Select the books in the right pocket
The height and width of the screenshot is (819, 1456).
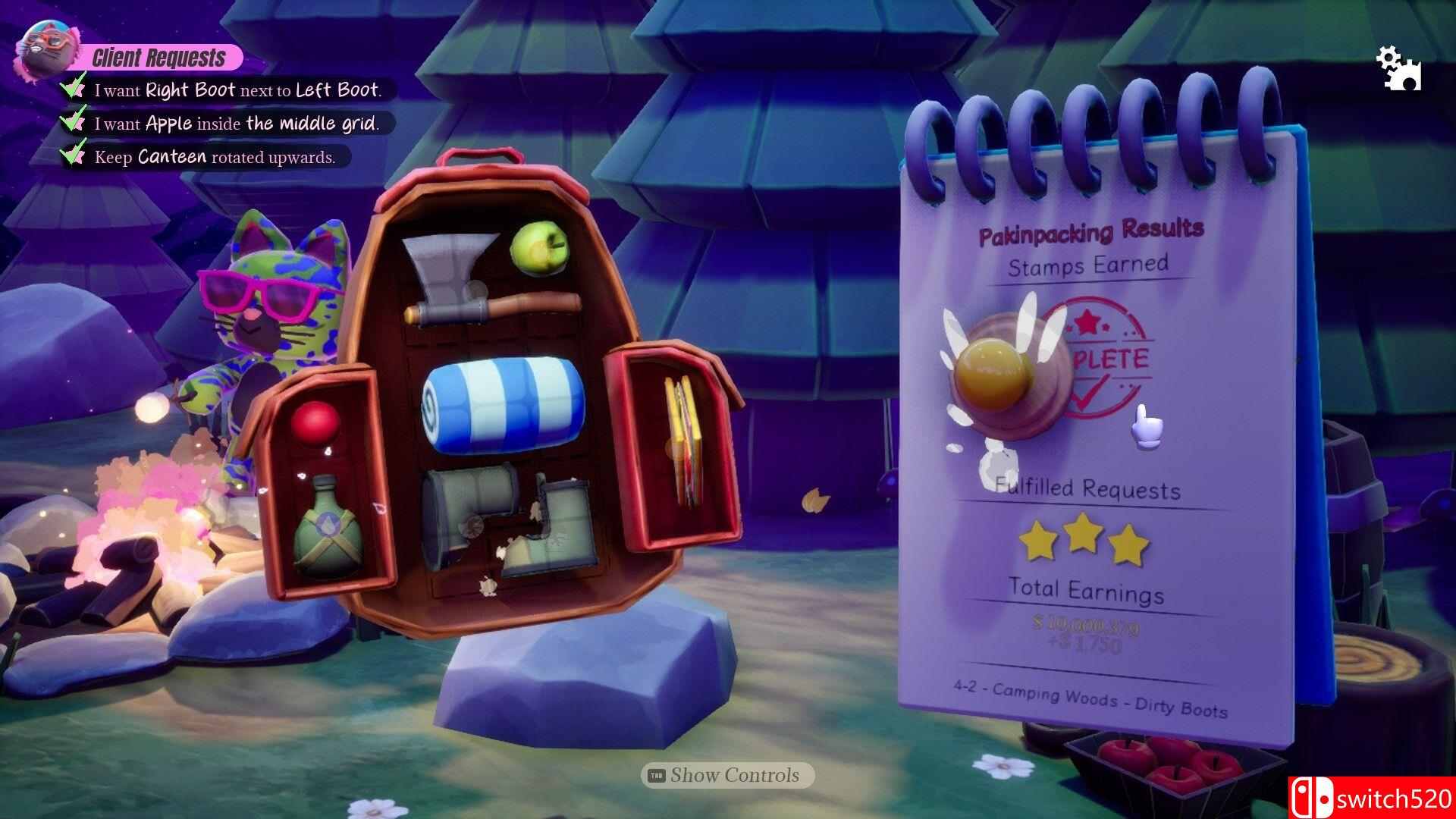click(x=682, y=440)
